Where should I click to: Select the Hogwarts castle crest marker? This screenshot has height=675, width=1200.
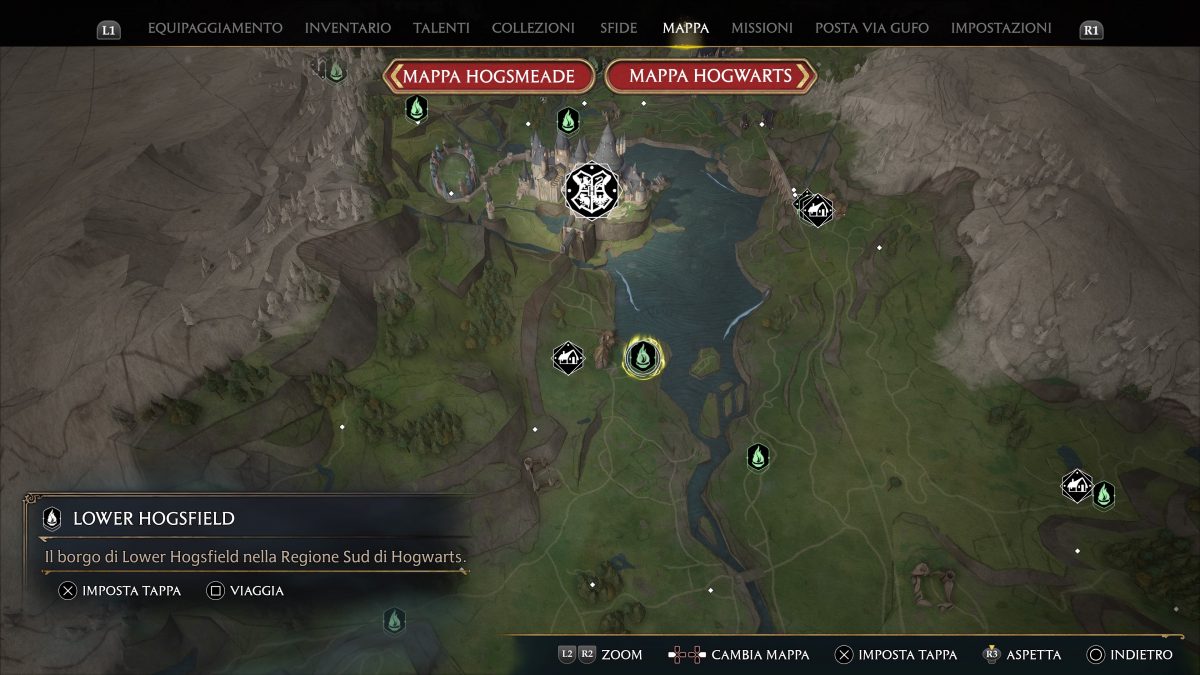pyautogui.click(x=591, y=191)
